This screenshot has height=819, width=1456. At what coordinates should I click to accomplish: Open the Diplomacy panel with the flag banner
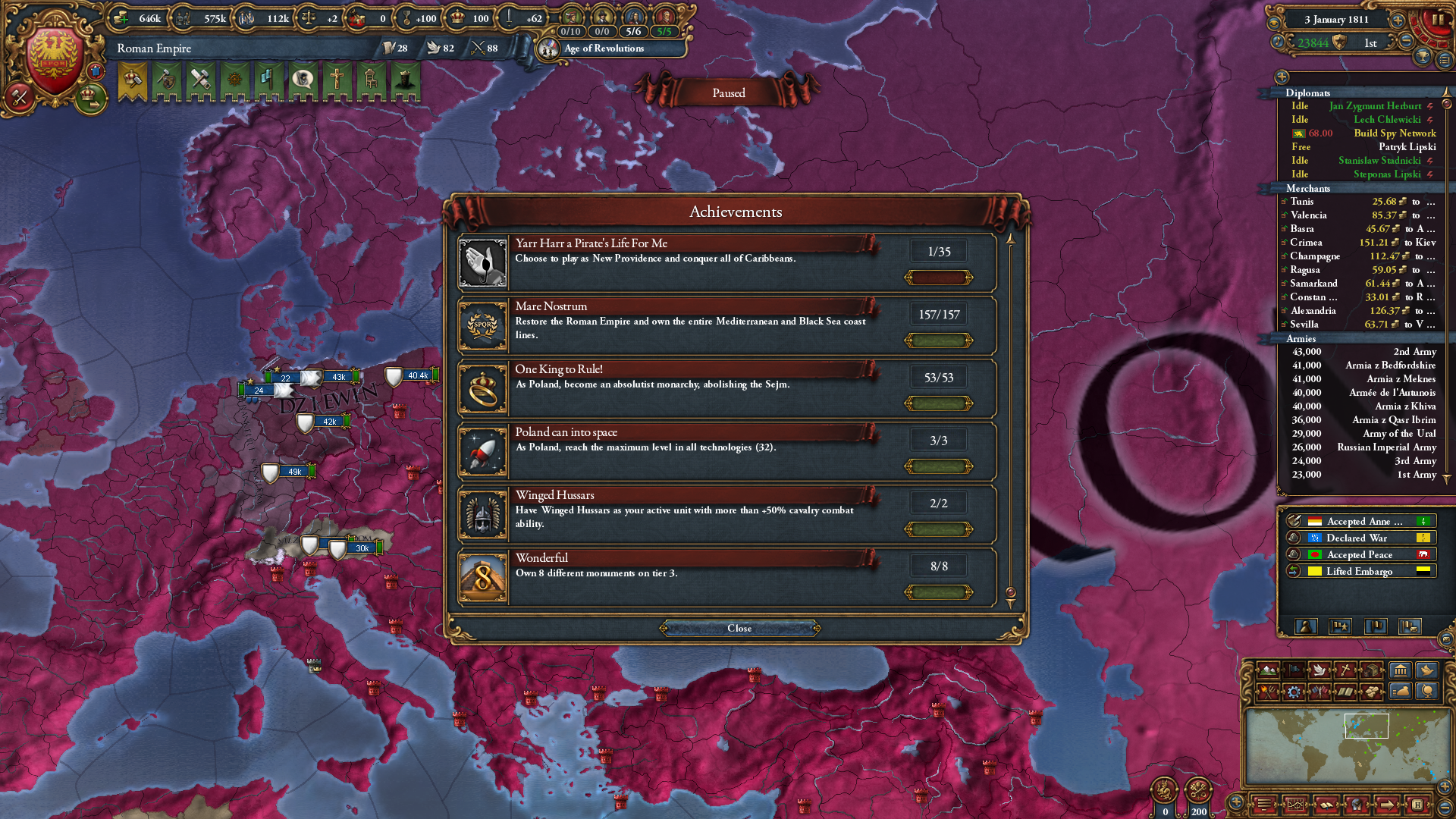point(267,80)
